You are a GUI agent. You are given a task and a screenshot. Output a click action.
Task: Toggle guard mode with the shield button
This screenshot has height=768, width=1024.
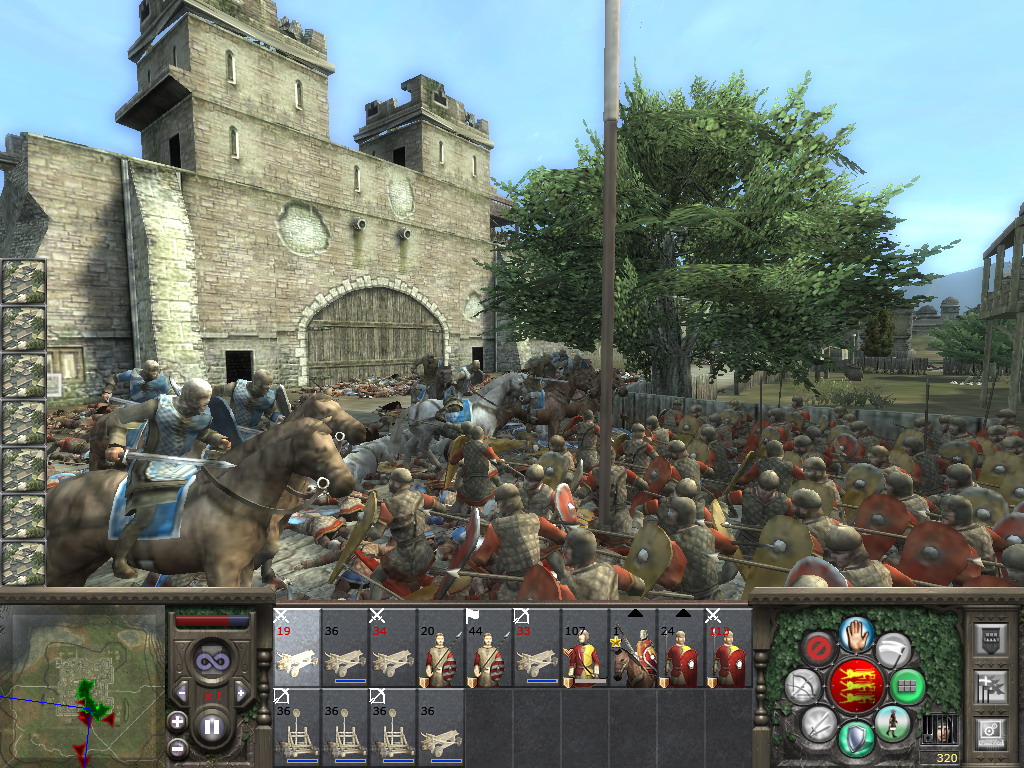tap(857, 740)
